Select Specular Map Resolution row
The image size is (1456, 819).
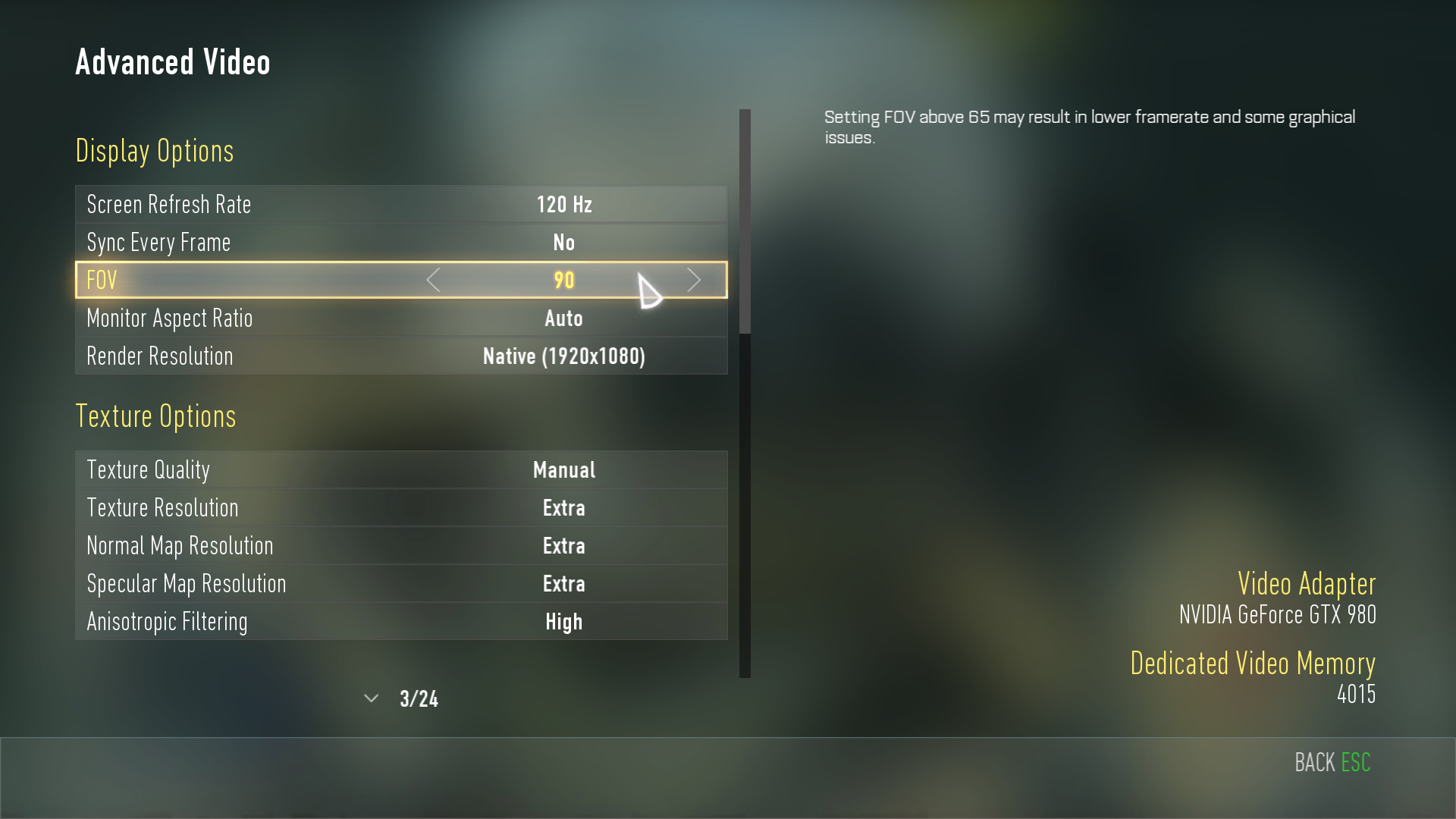point(401,583)
